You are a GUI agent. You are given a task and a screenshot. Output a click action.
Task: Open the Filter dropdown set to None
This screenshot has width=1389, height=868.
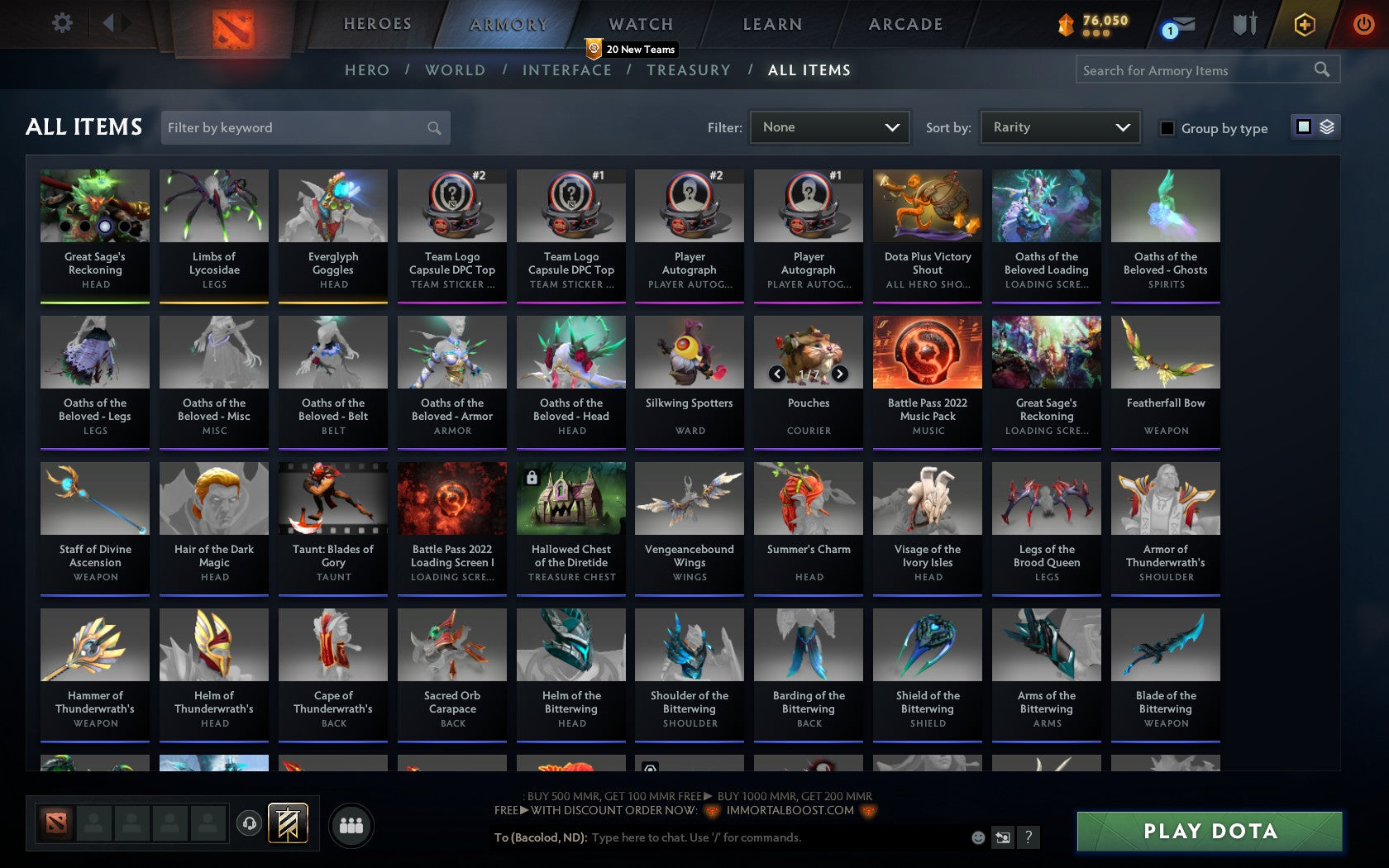829,127
